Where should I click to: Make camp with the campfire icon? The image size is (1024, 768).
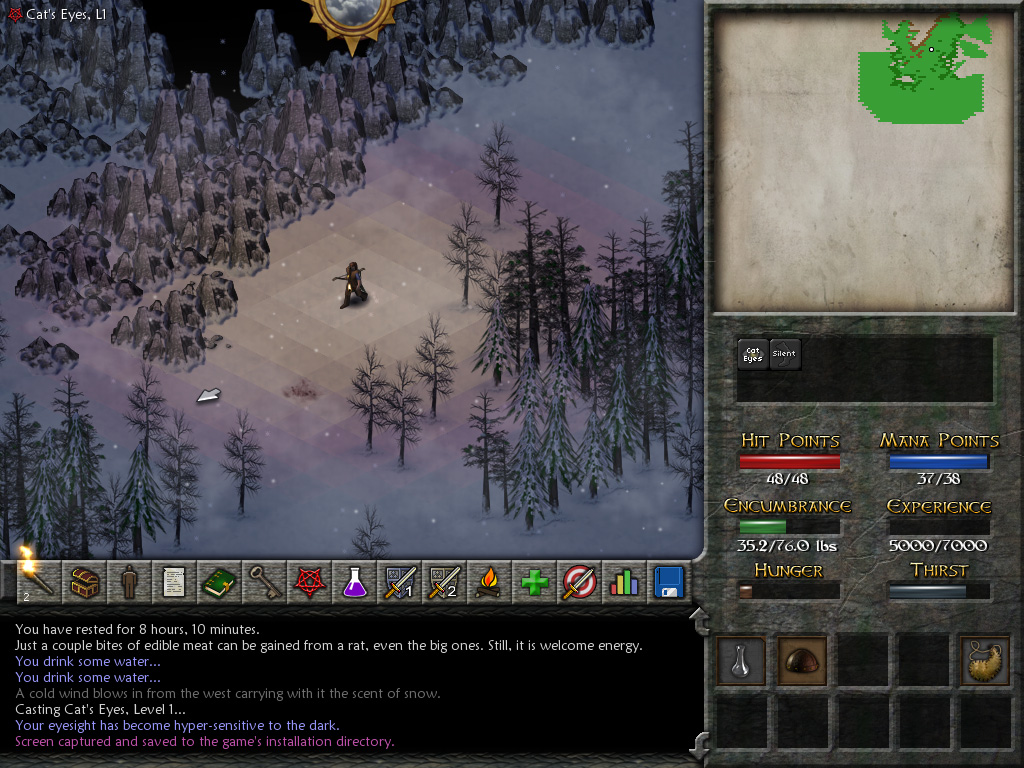coord(488,581)
